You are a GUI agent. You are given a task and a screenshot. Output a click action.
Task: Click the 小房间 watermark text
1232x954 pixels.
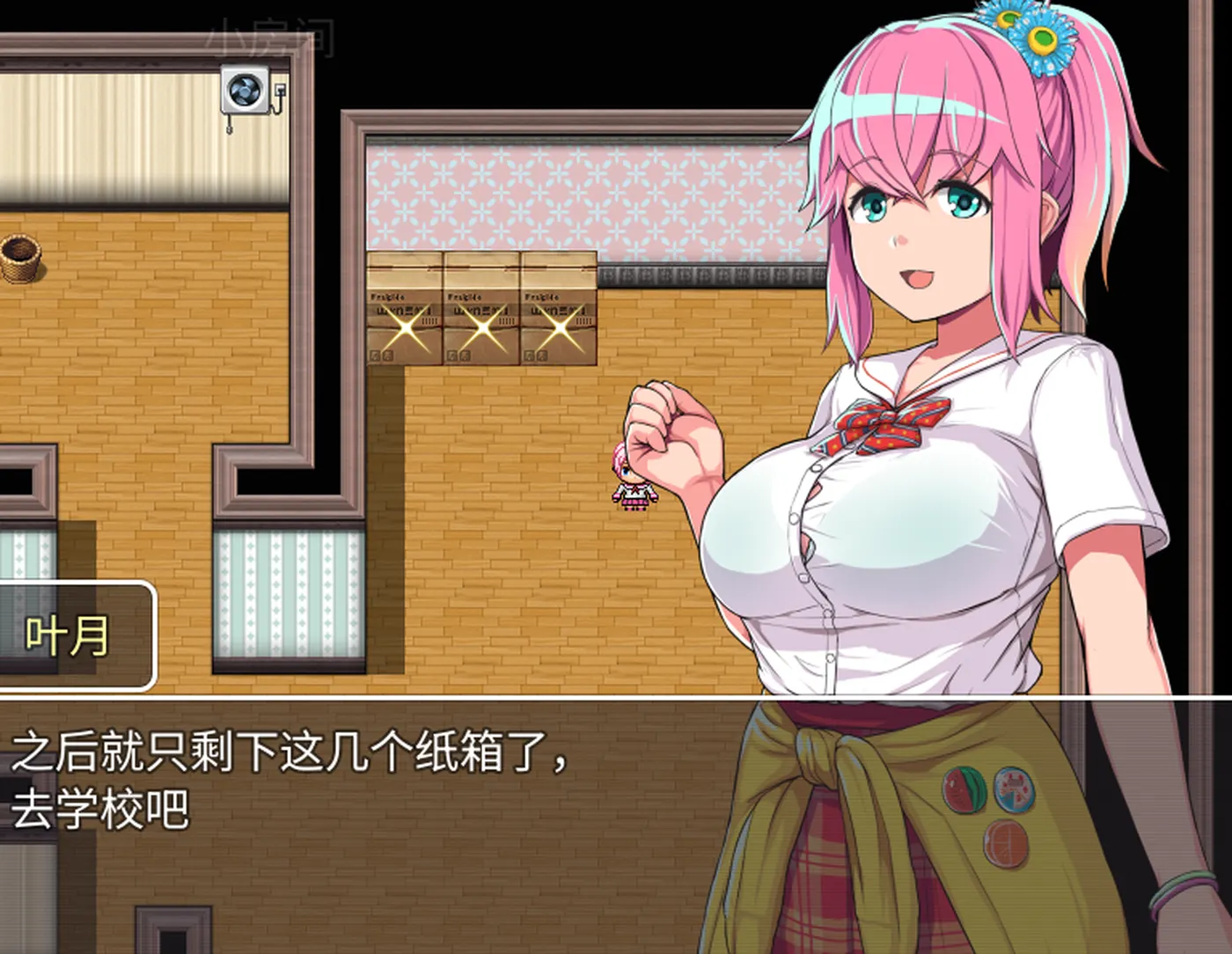pos(269,39)
